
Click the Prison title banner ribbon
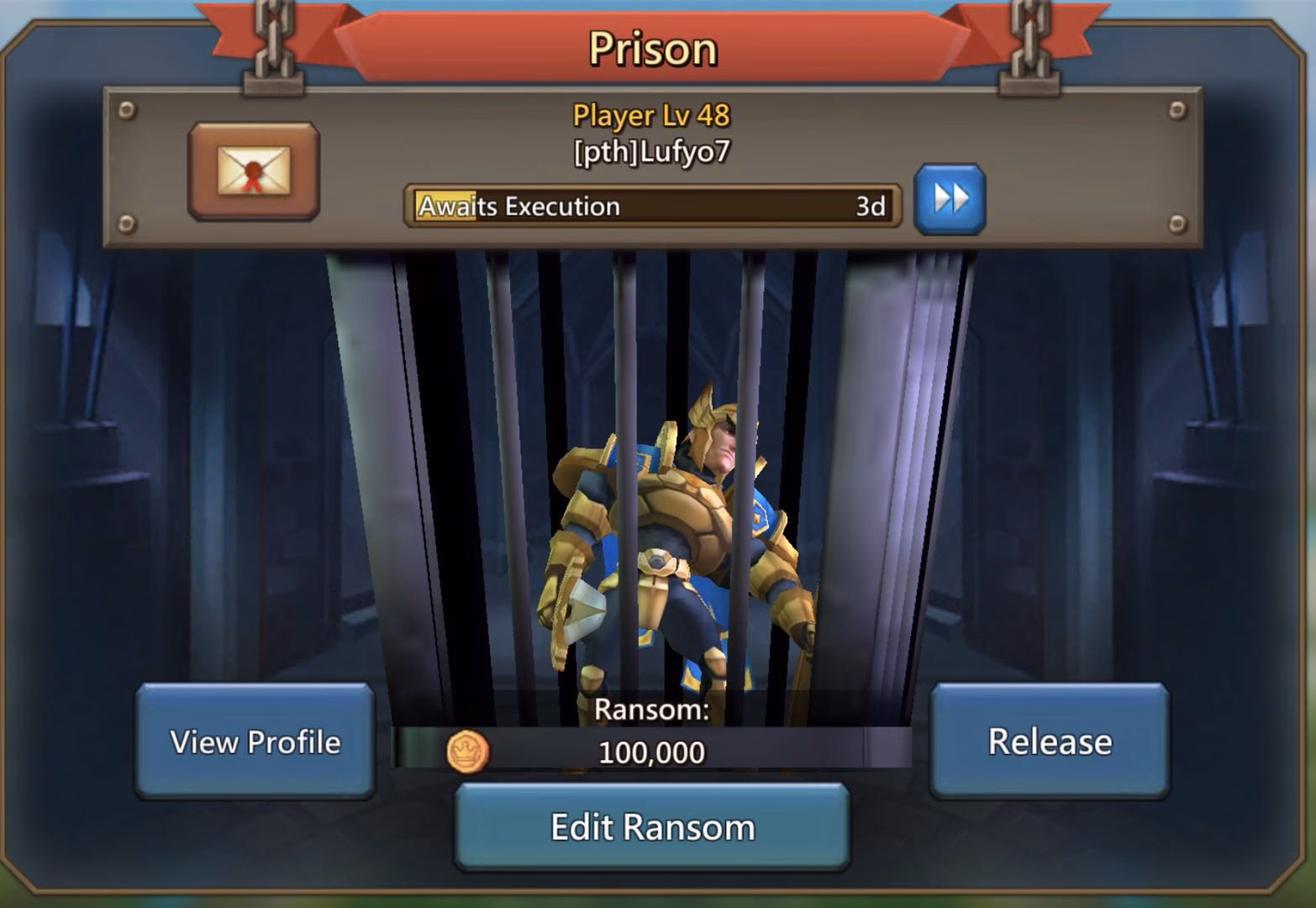(652, 46)
